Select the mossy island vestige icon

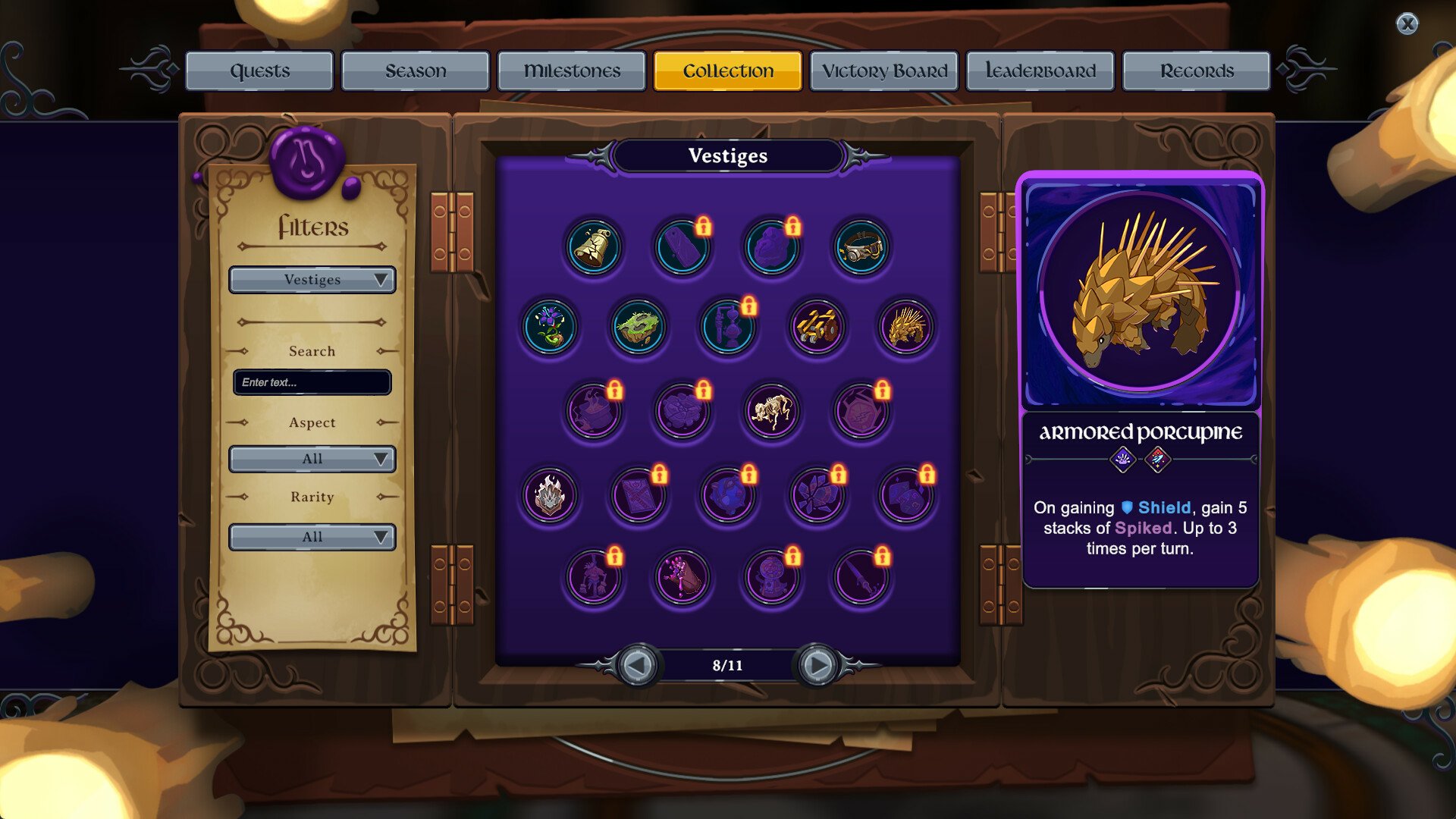point(639,328)
